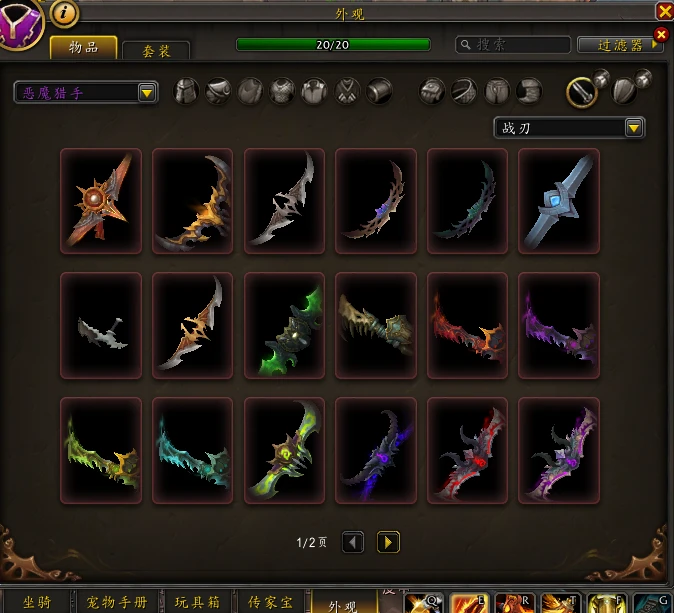
Task: Open the 过滤器 filter menu
Action: [620, 45]
